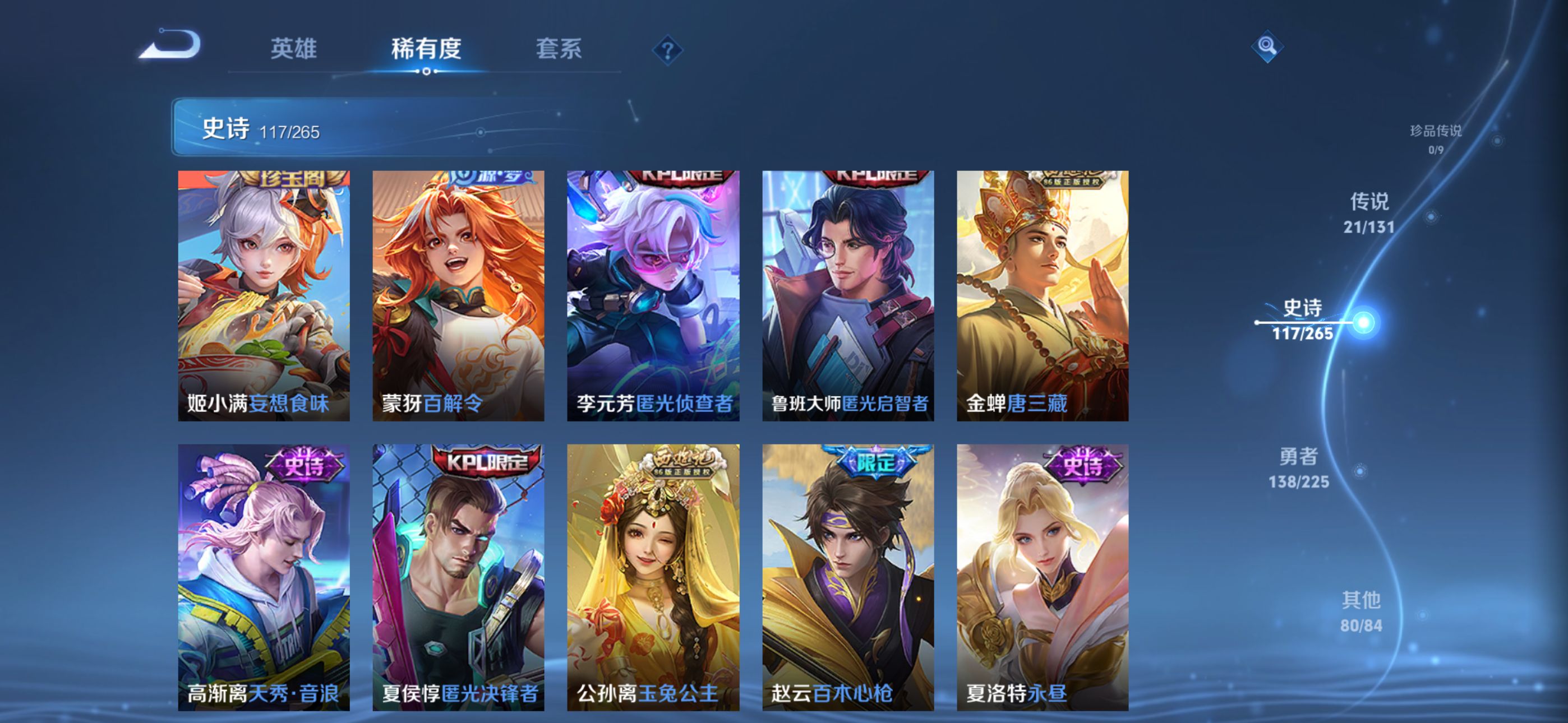The height and width of the screenshot is (723, 1568).
Task: Jump to the 勇者 rarity section
Action: click(x=1299, y=468)
